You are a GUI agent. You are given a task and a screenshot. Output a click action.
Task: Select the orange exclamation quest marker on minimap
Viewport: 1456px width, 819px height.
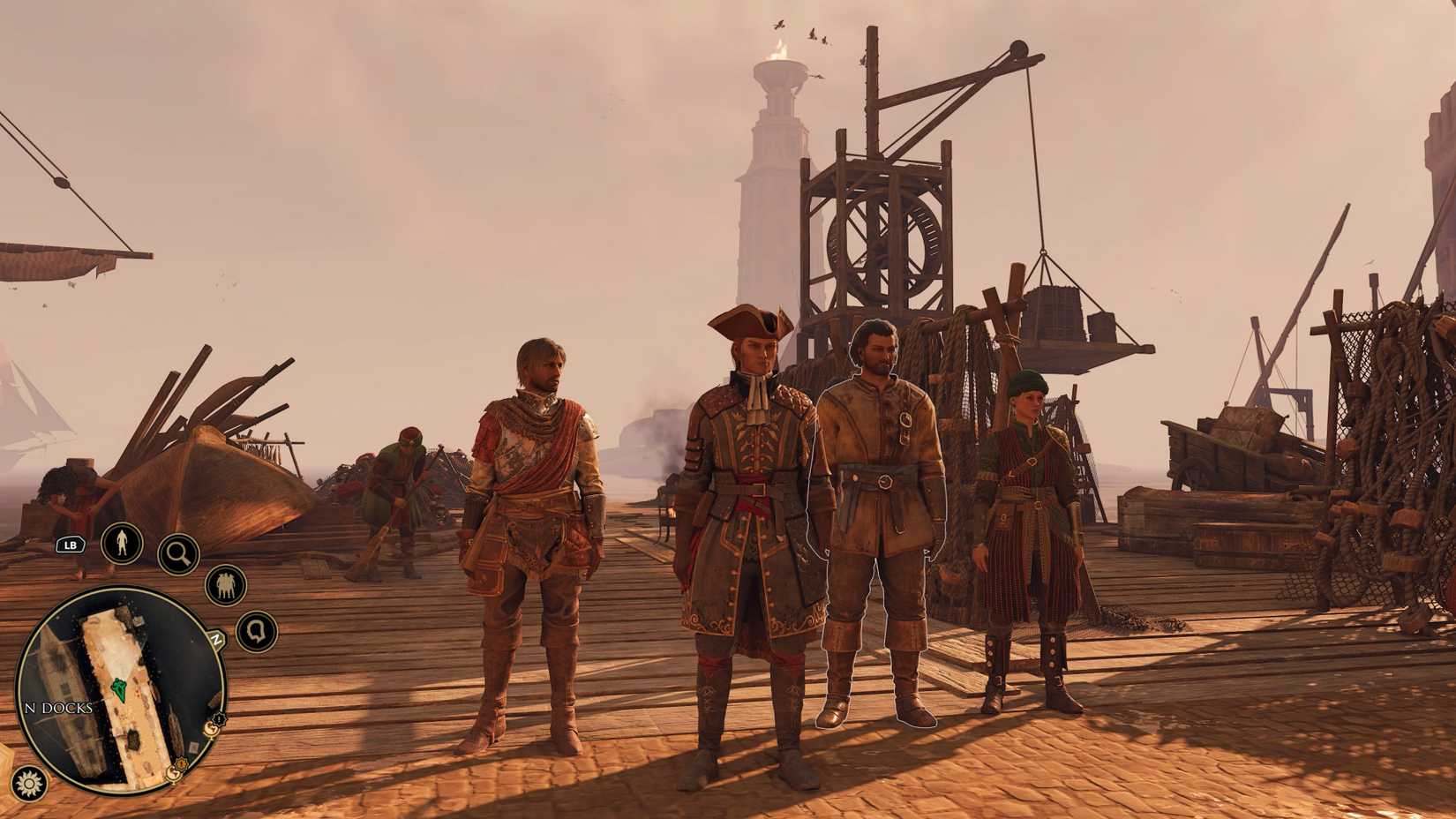[181, 763]
